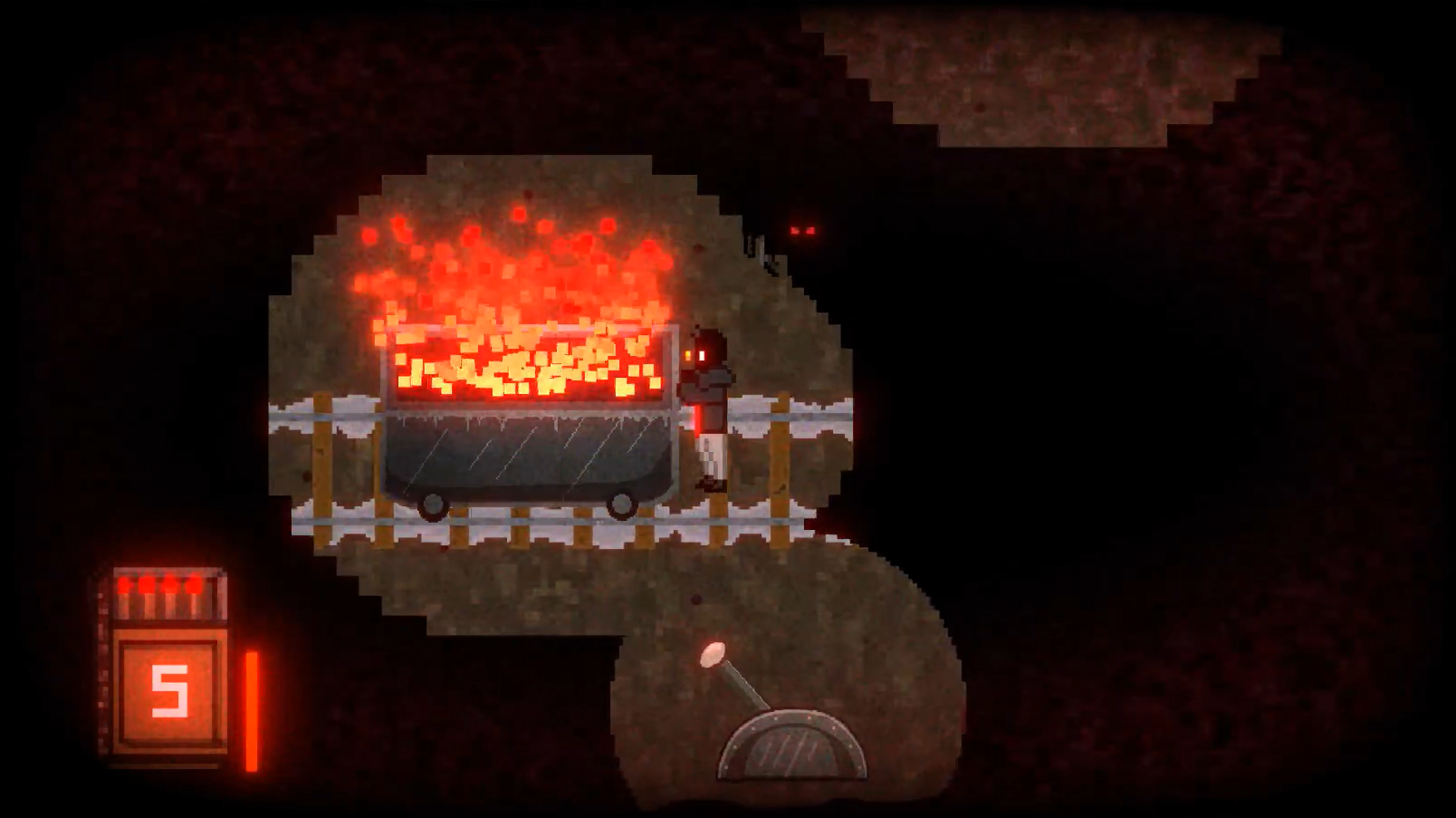Image resolution: width=1456 pixels, height=818 pixels.
Task: Expand the matchbox tray of matches
Action: pyautogui.click(x=168, y=593)
